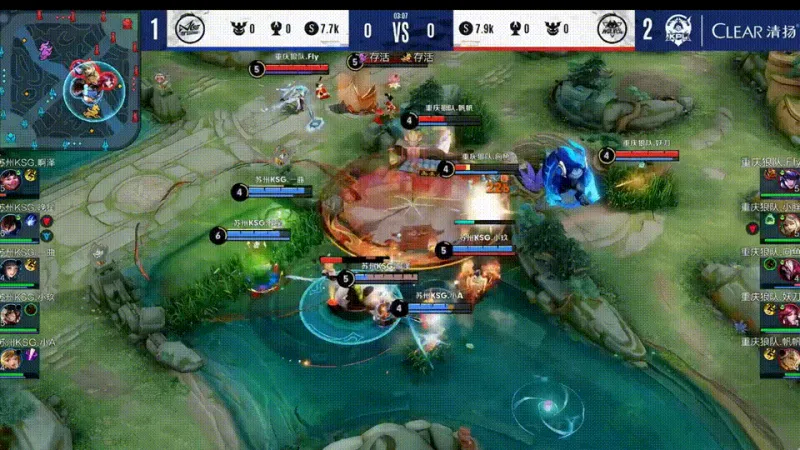This screenshot has height=450, width=800.
Task: Choose 苏州KSG.小玖 player portrait
Action: (x=12, y=314)
